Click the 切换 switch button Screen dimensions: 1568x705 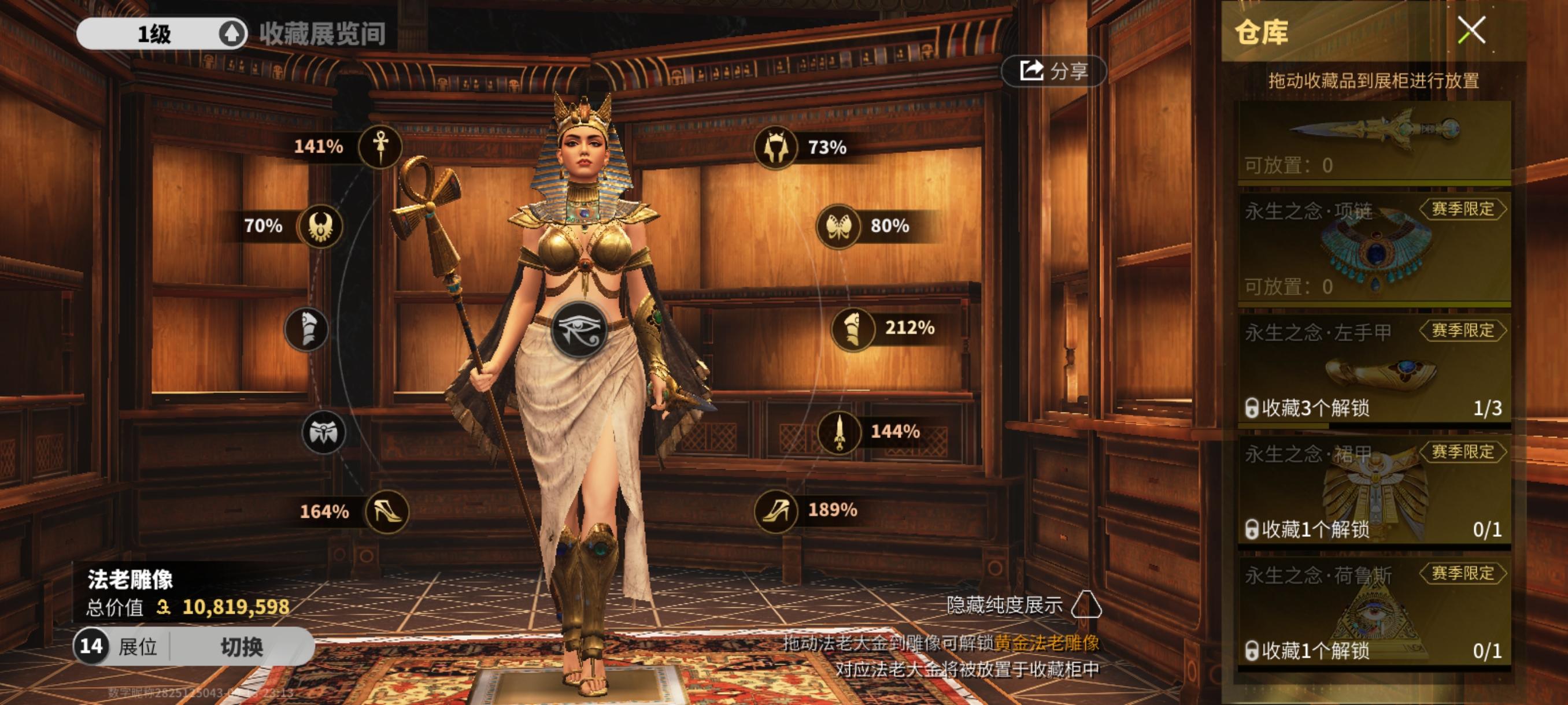(242, 646)
